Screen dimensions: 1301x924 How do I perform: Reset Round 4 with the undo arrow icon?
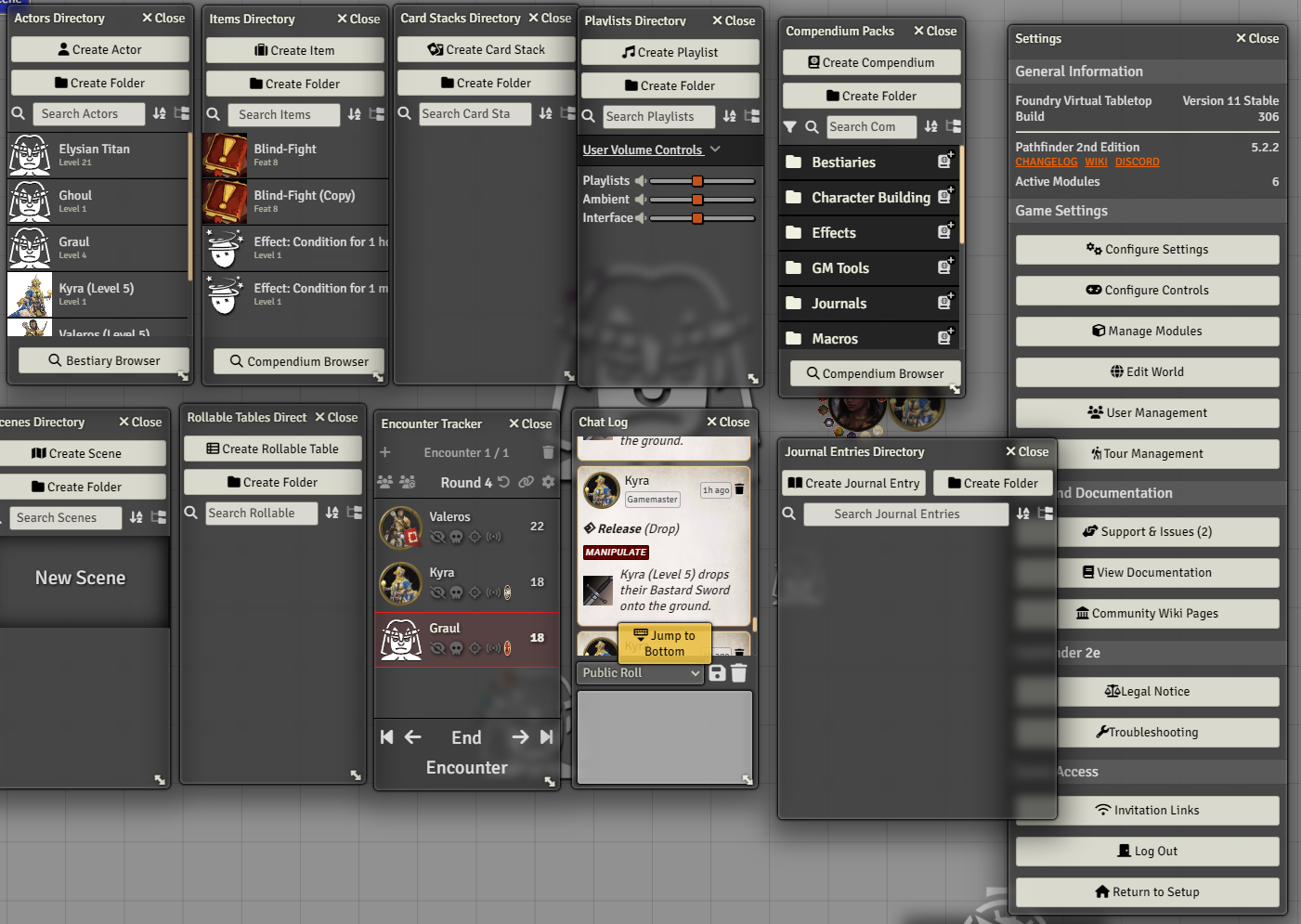point(502,482)
